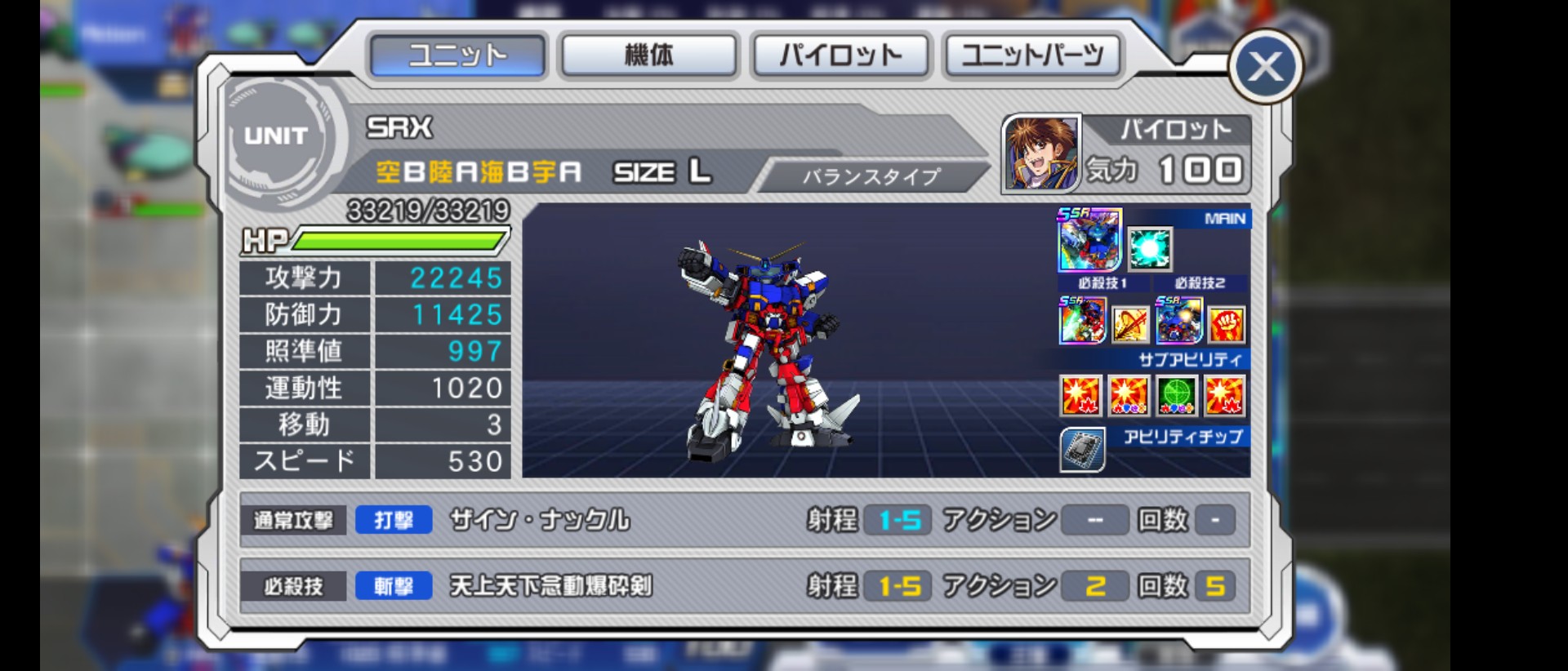Viewport: 1568px width, 671px height.
Task: Choose the 必殺技1 SSR card
Action: [1082, 320]
